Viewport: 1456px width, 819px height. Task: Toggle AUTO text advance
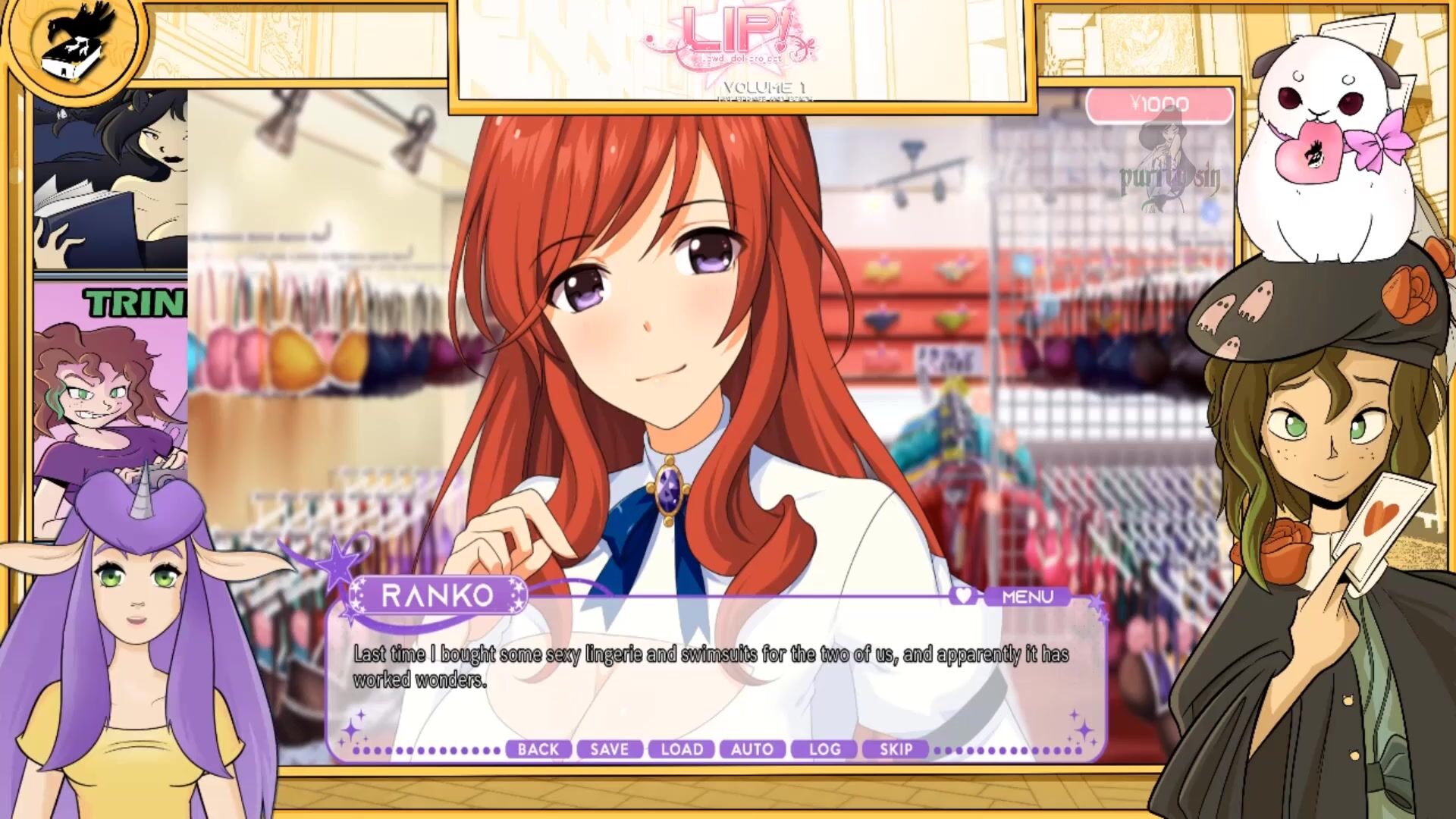point(752,749)
